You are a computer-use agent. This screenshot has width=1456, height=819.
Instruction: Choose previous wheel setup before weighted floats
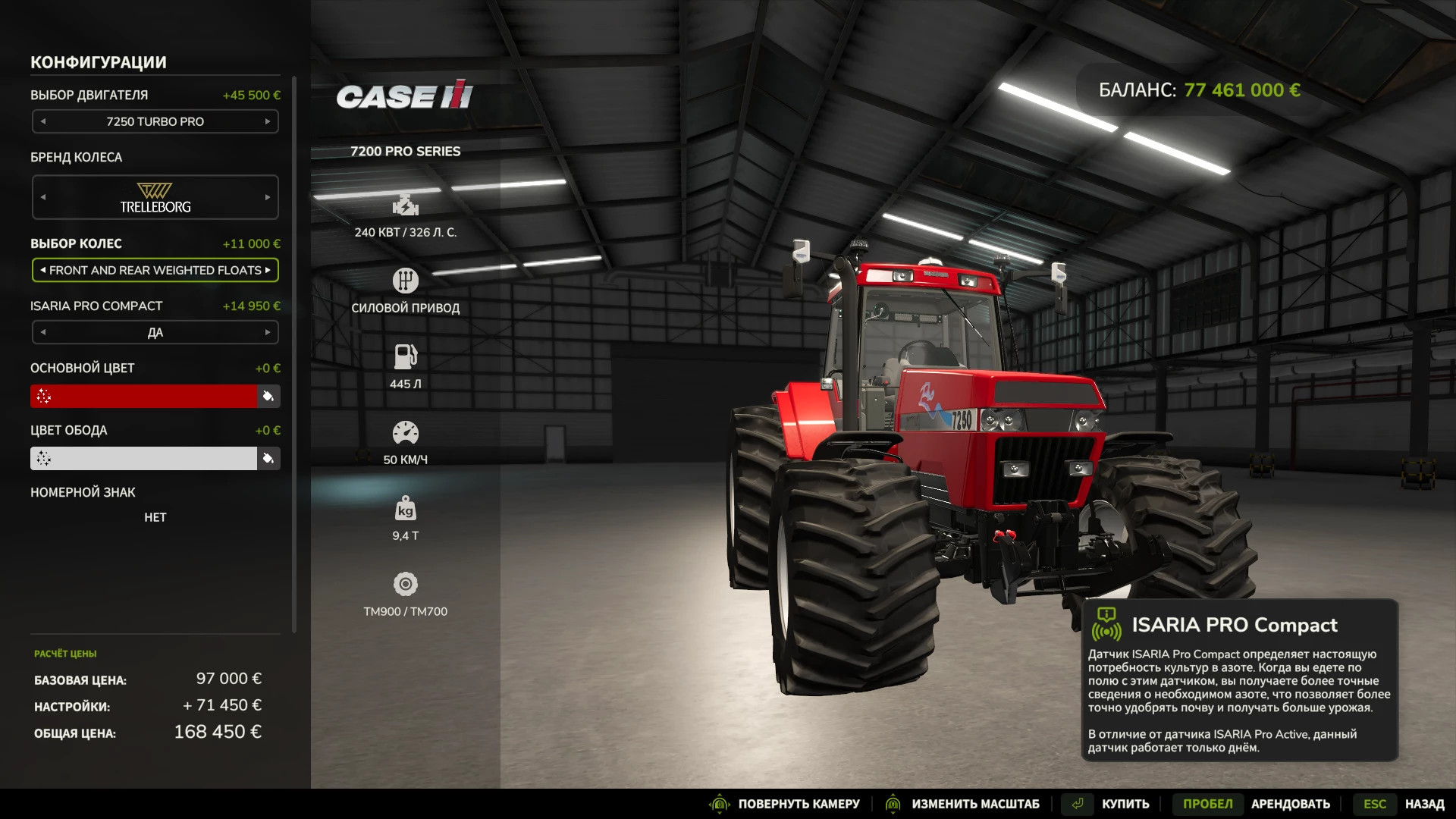(x=43, y=270)
